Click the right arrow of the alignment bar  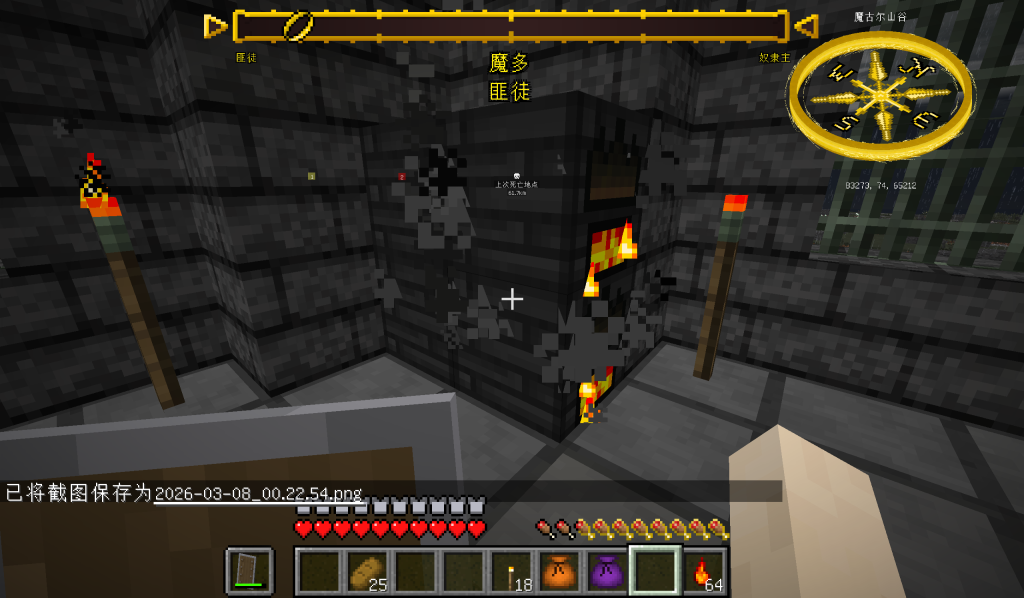pos(805,26)
